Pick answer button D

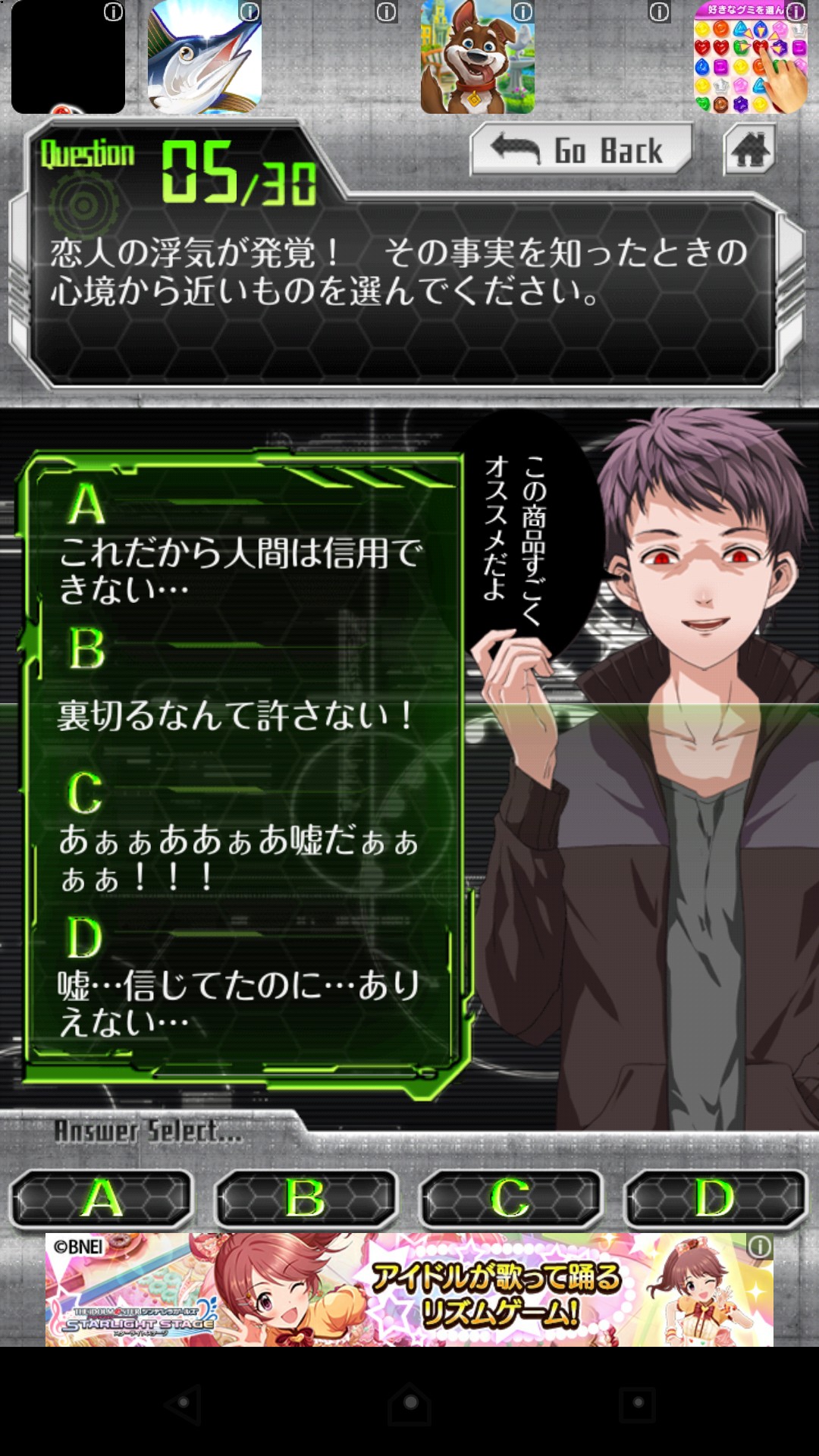click(x=715, y=1199)
